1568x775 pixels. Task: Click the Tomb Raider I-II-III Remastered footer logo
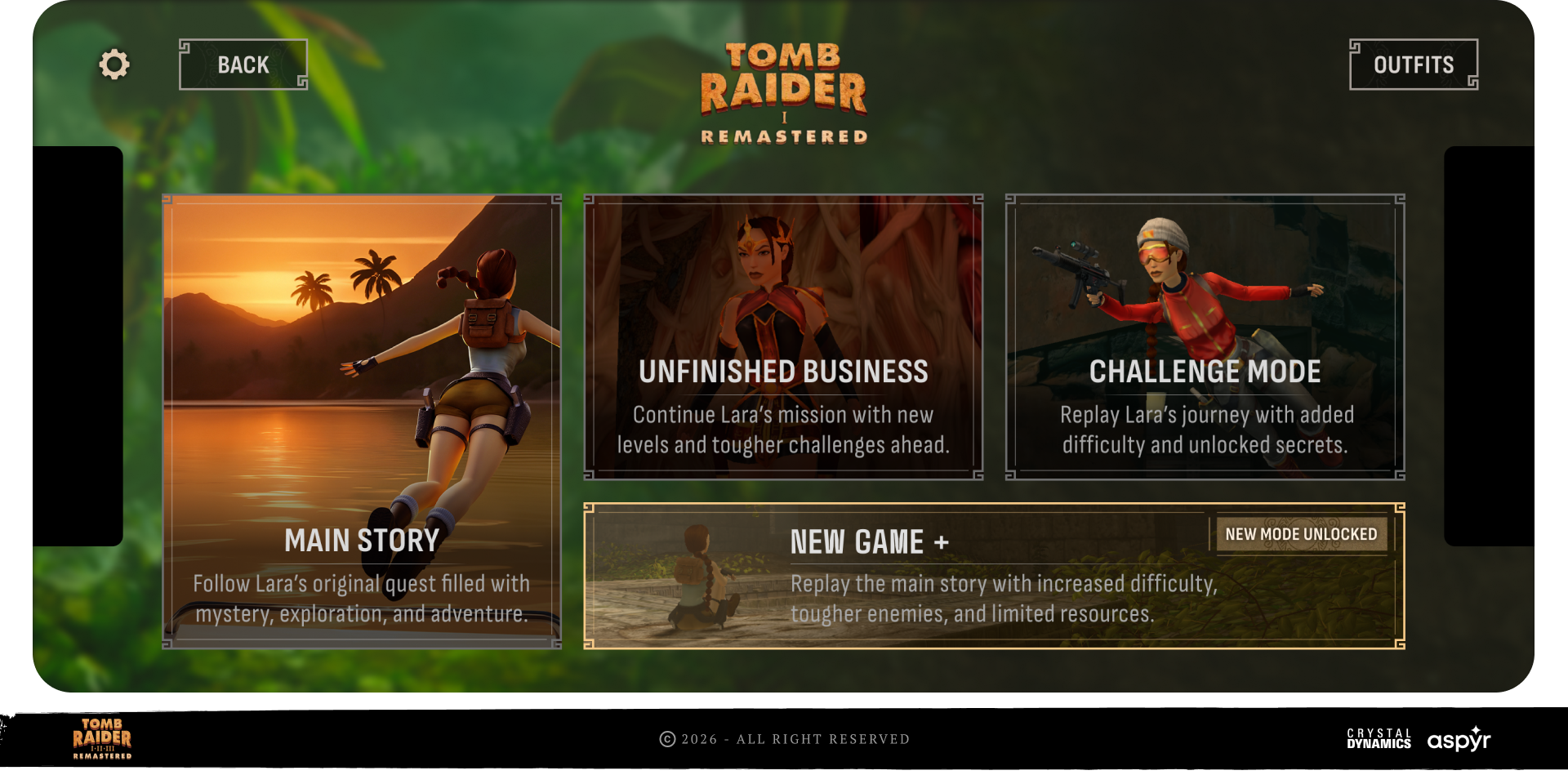[x=102, y=739]
